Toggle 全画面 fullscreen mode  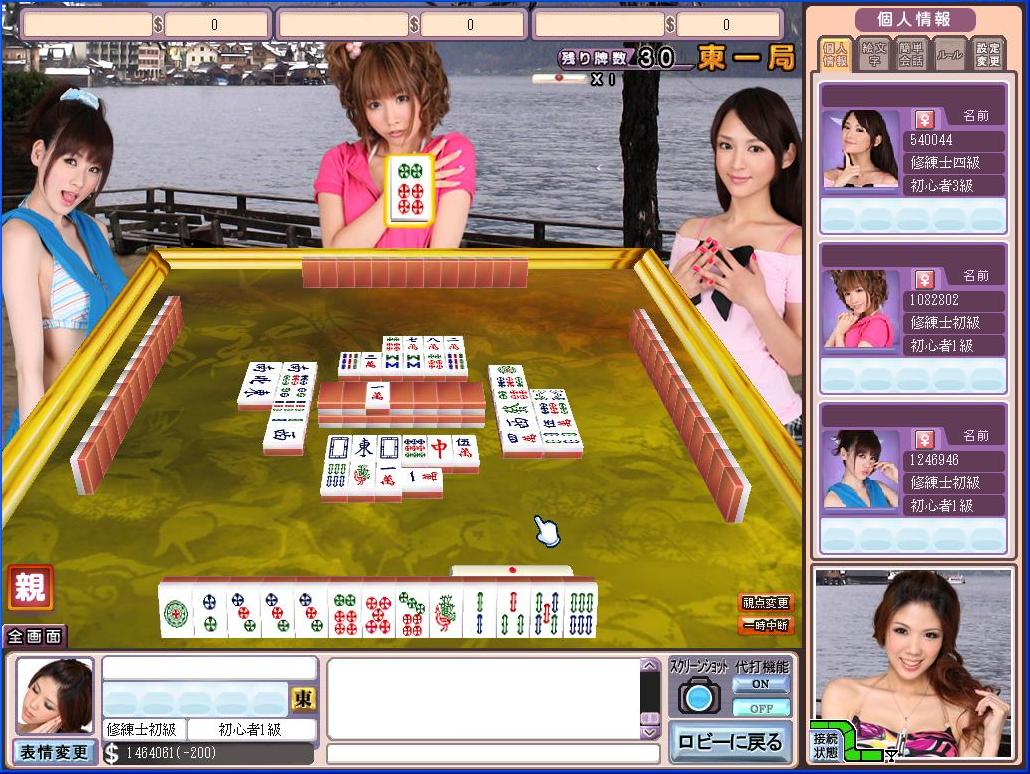(x=35, y=636)
